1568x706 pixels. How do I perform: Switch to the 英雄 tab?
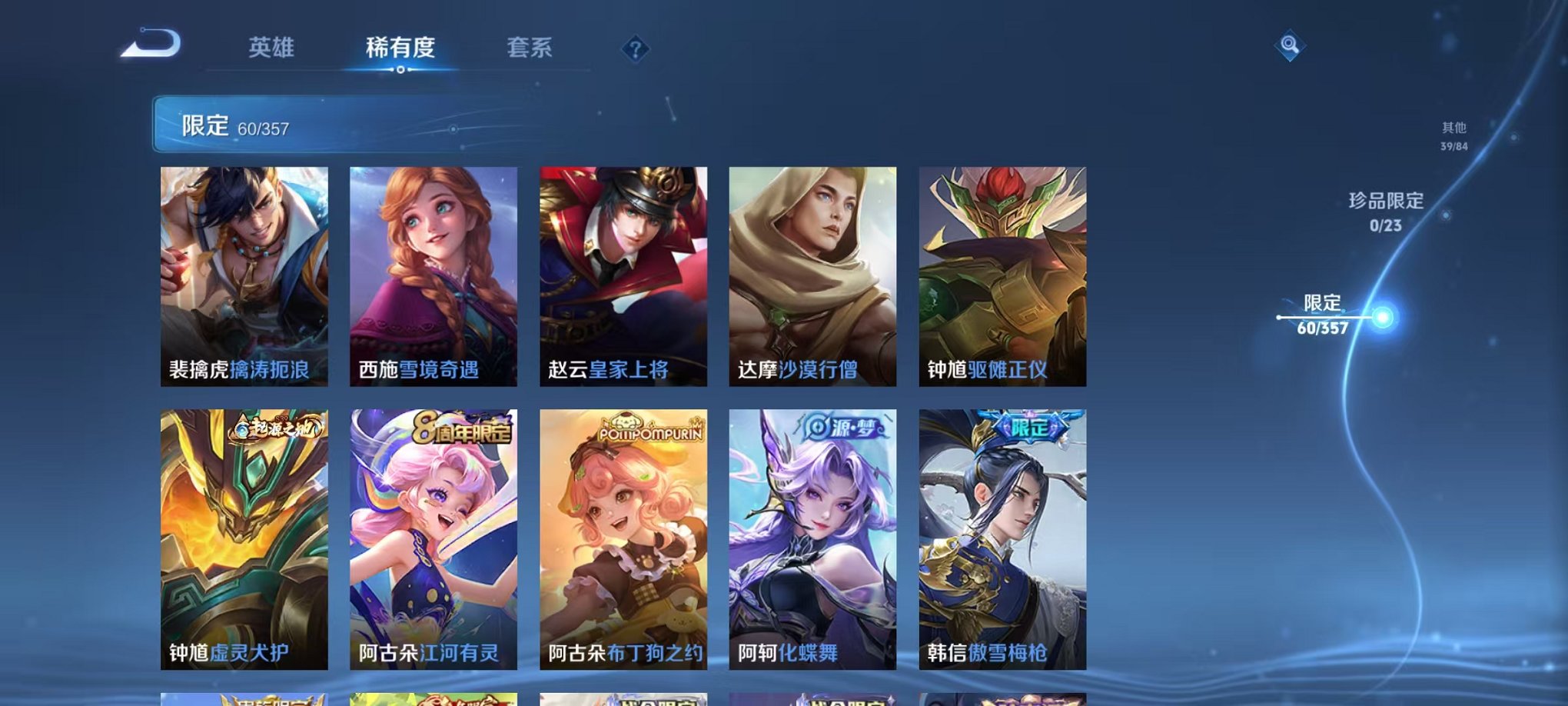[273, 48]
